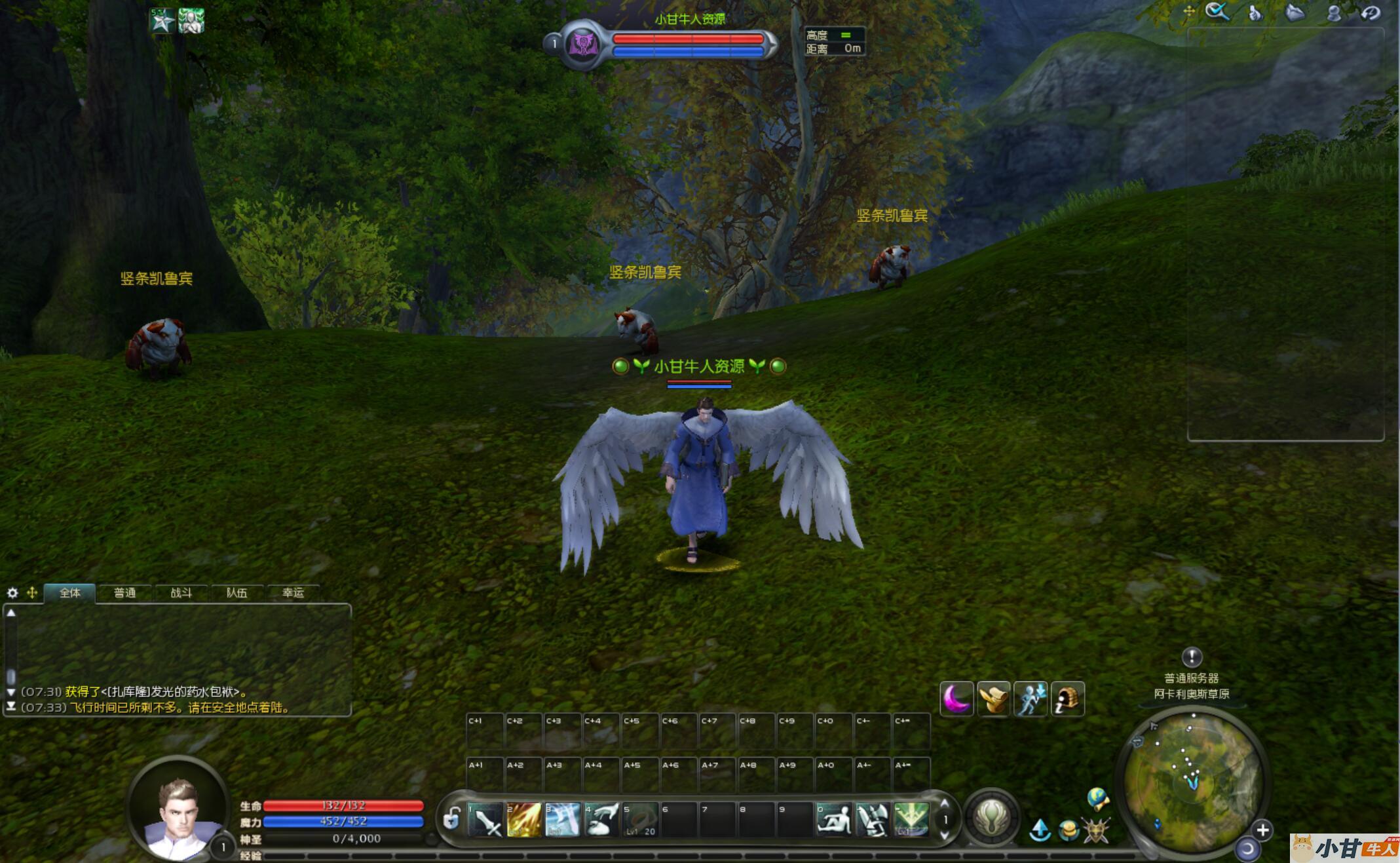1400x863 pixels.
Task: Click the minimap plus button
Action: 1262,830
